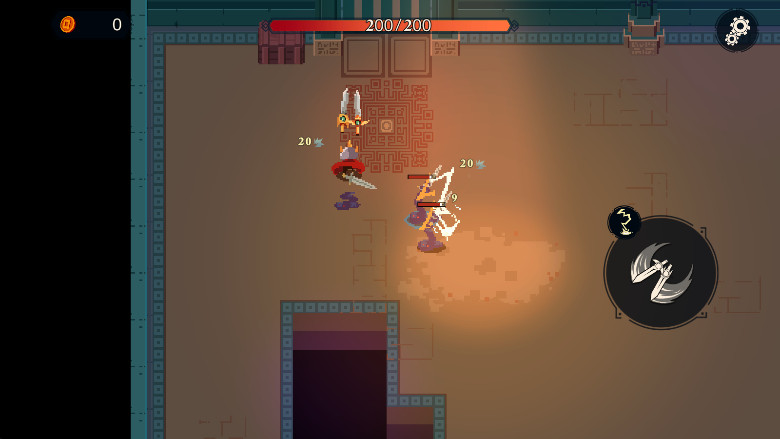This screenshot has height=439, width=780.
Task: Open the settings gear menu
Action: coord(737,30)
